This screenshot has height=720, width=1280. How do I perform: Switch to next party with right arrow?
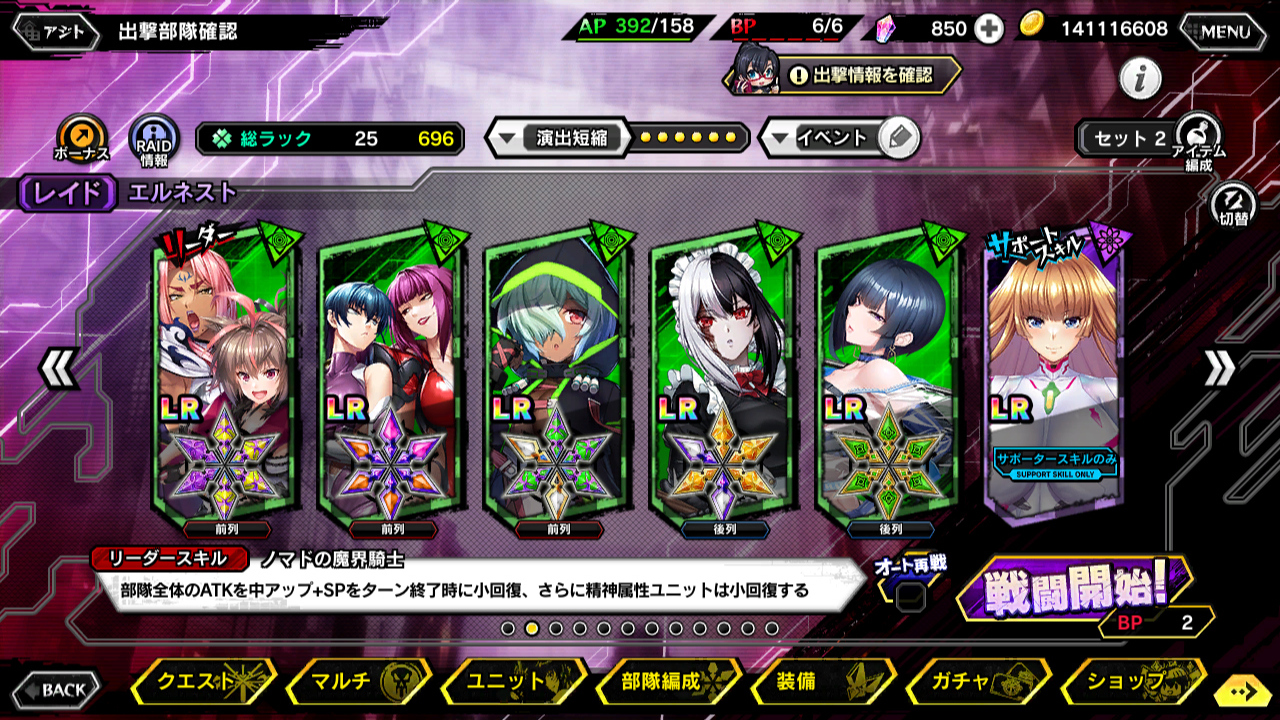tap(1219, 369)
